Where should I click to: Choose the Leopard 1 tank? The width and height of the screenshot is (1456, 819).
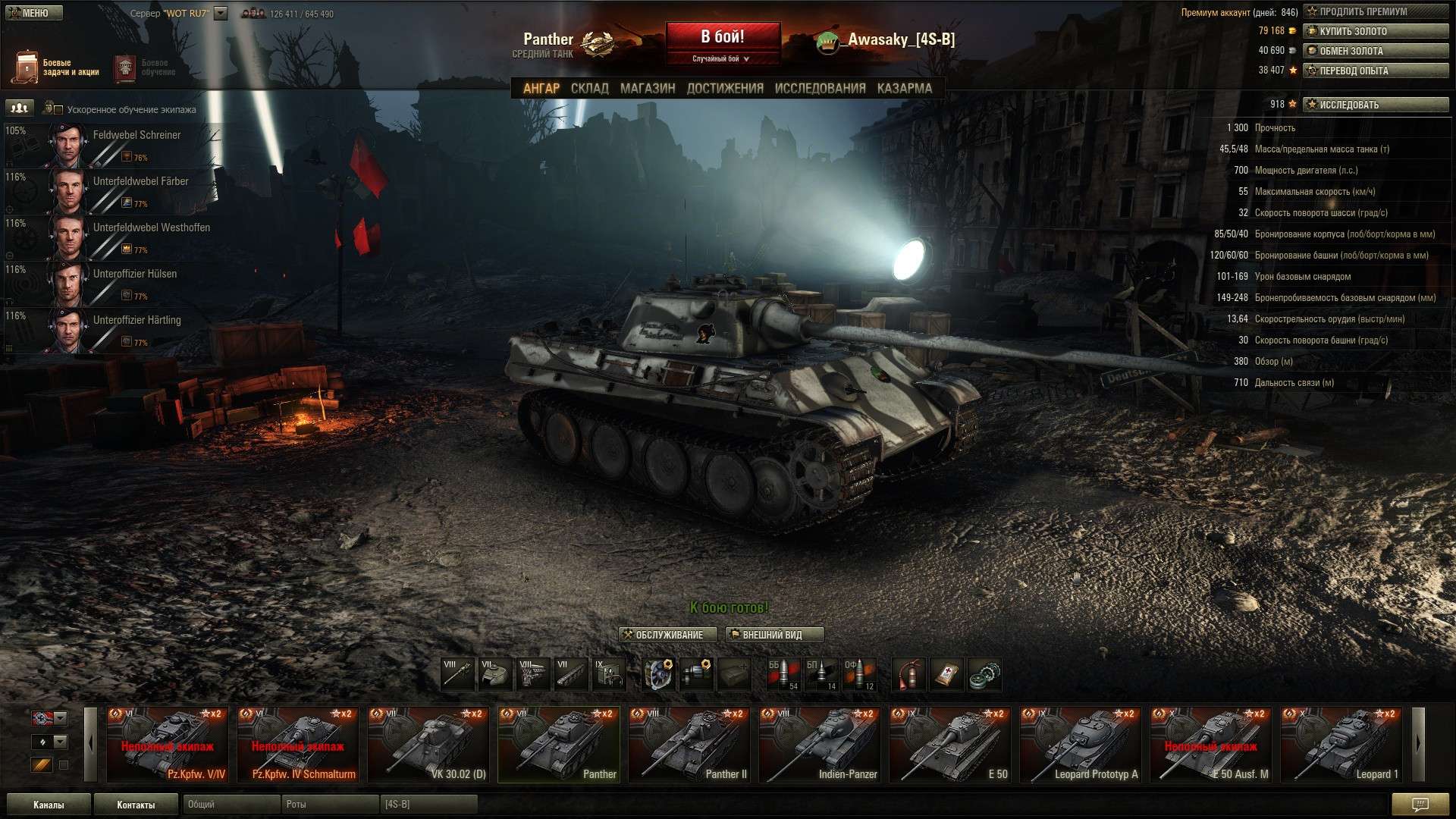point(1341,744)
